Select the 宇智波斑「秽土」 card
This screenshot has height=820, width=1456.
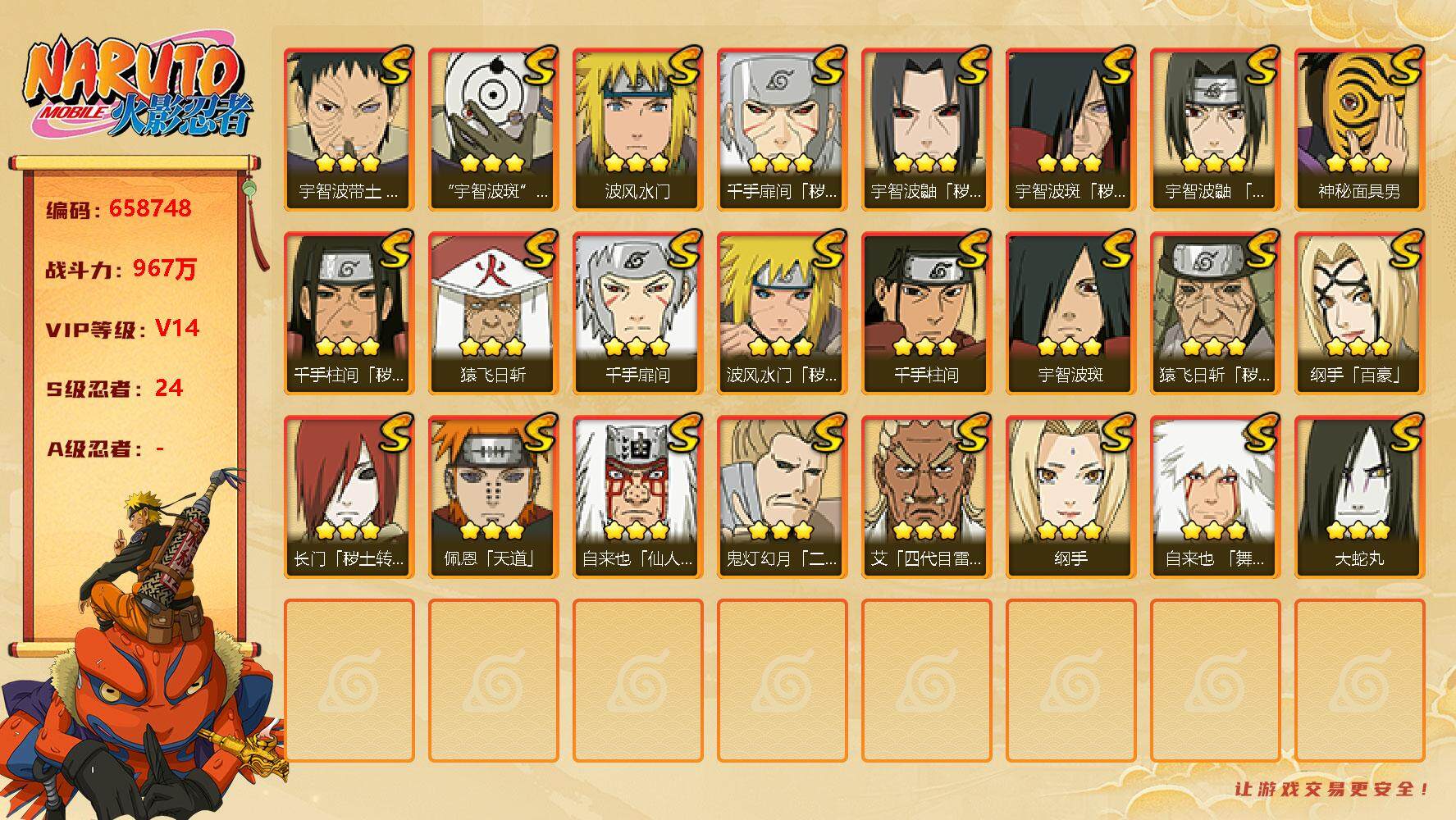[1070, 130]
